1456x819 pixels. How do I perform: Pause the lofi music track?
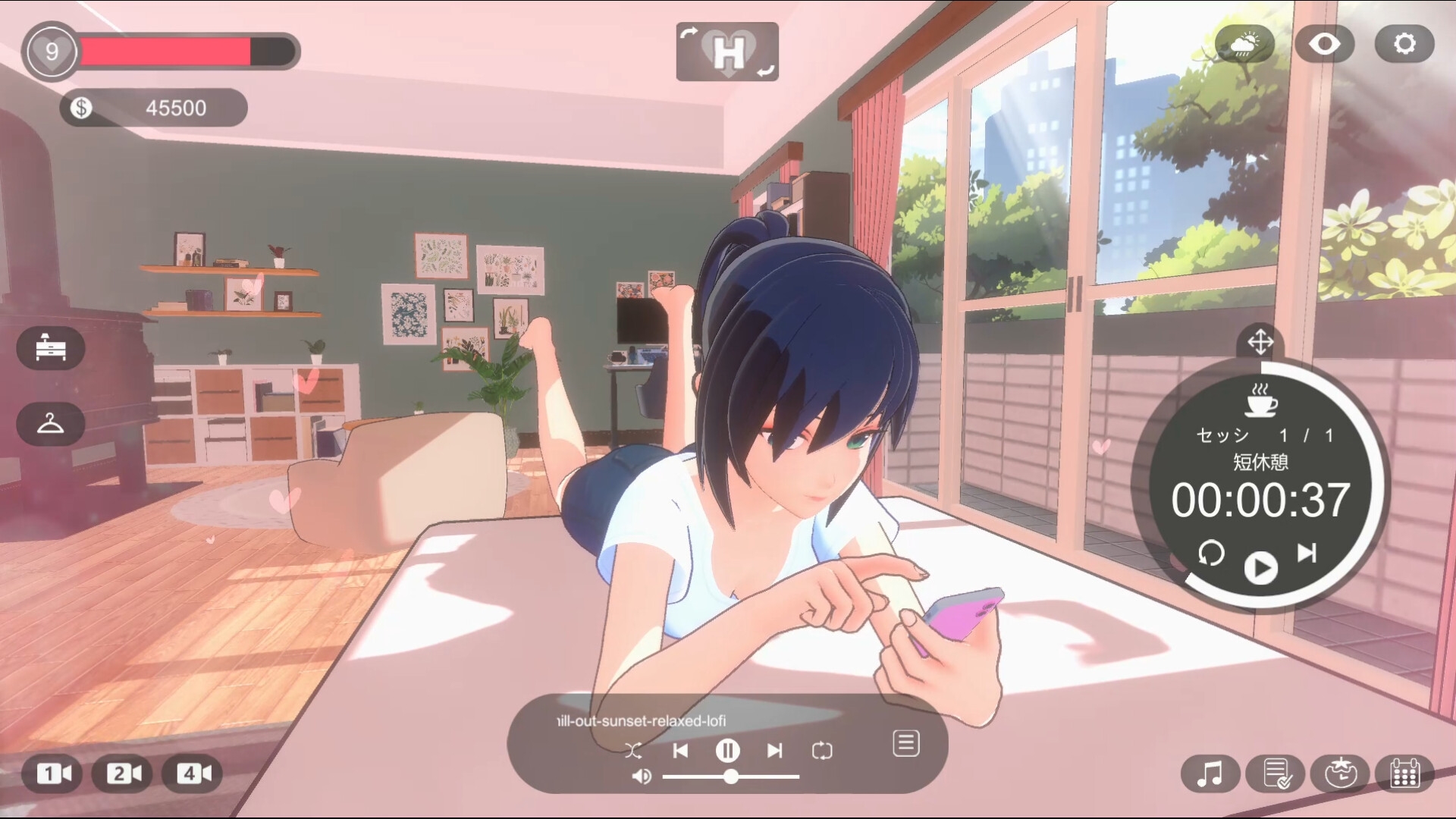click(727, 751)
